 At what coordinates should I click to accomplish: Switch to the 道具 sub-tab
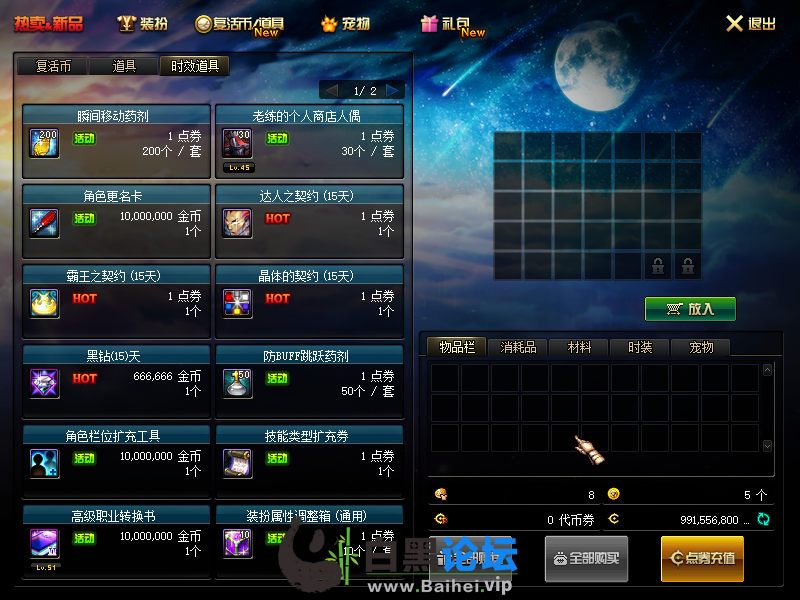pyautogui.click(x=124, y=66)
